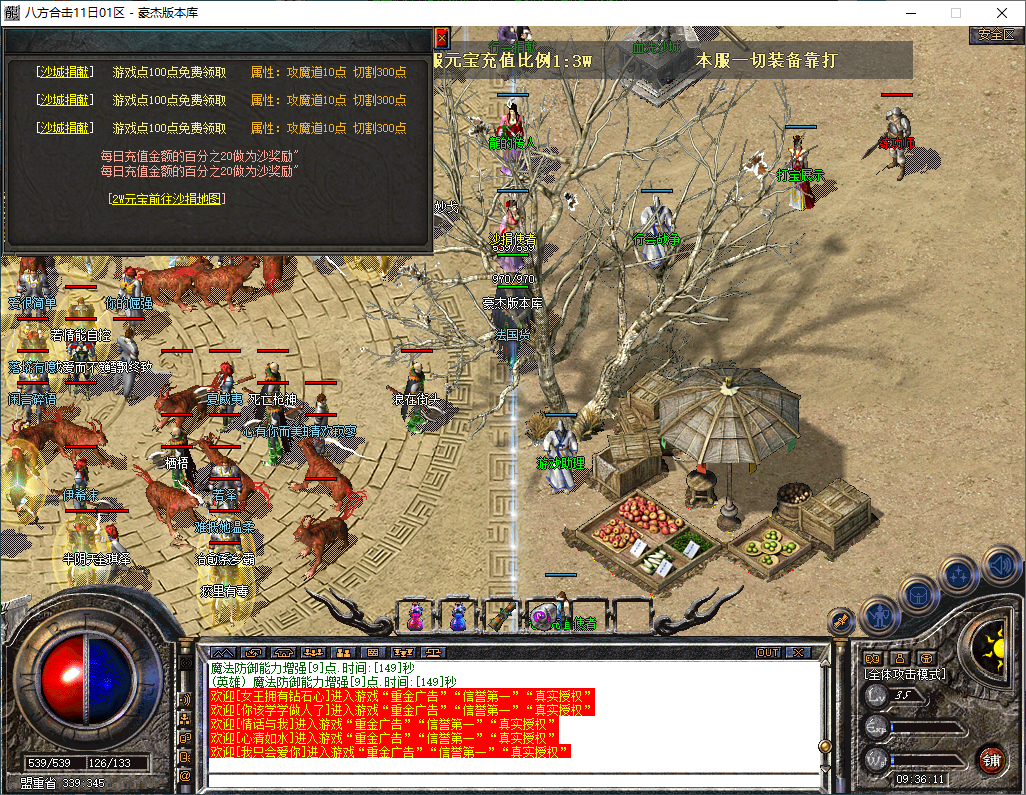This screenshot has height=795, width=1026.
Task: Click the OUT button above chat
Action: coord(767,652)
